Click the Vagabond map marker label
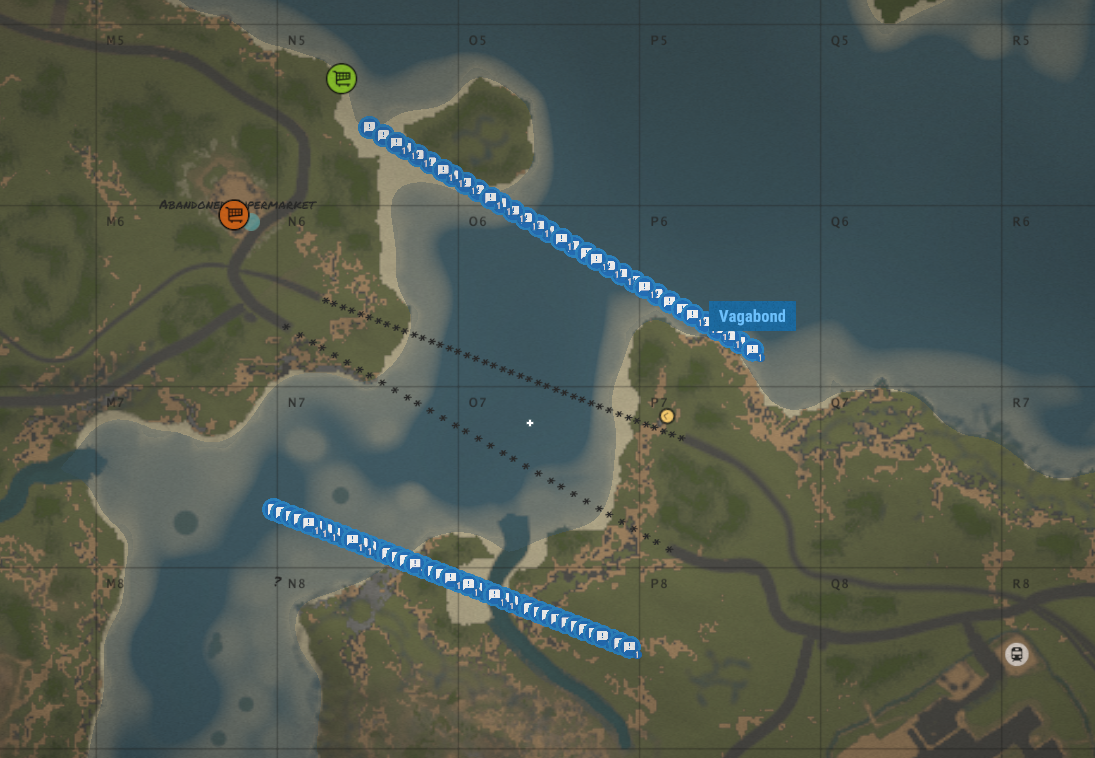 pyautogui.click(x=752, y=316)
